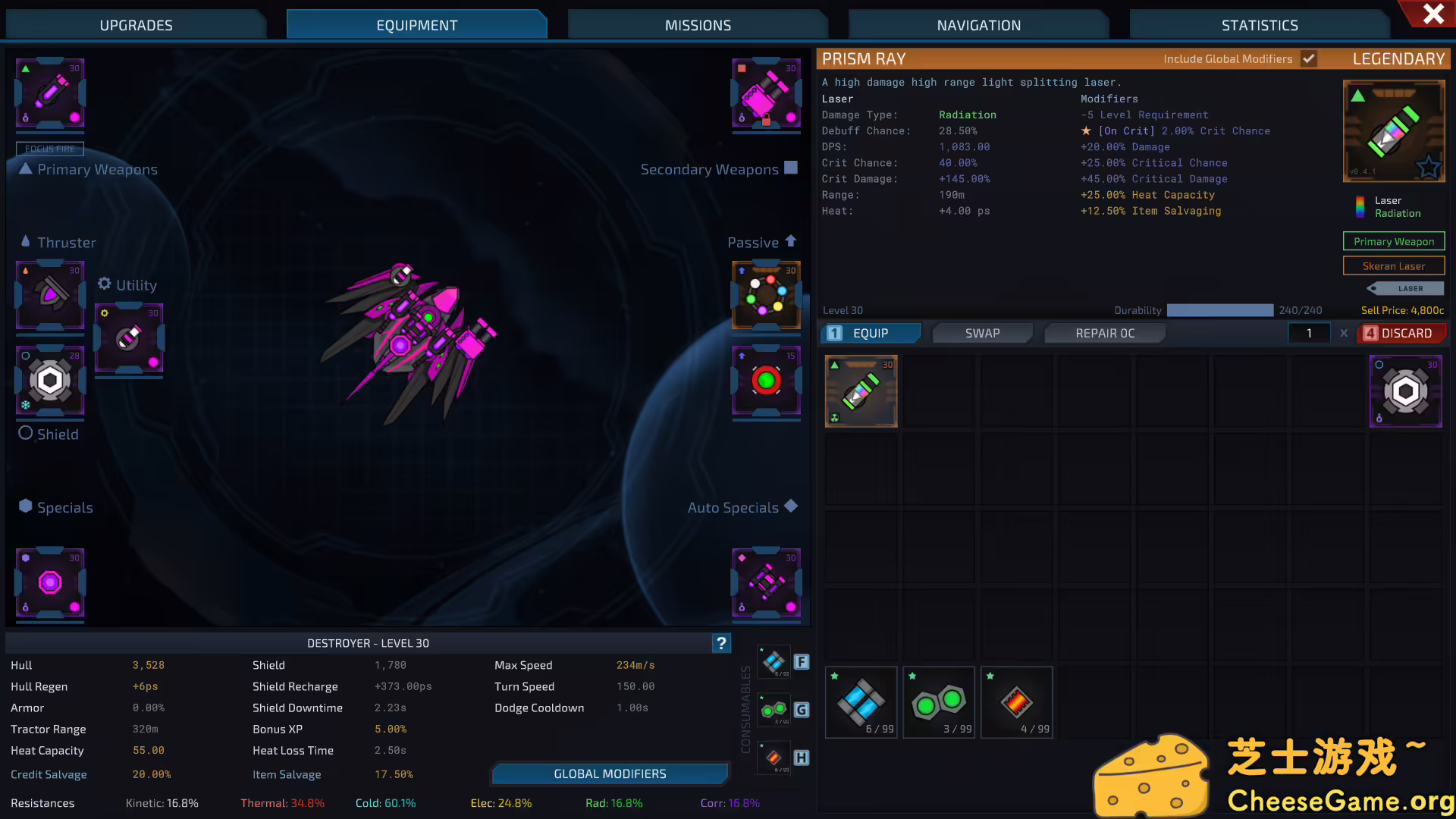Click the purple Specials slot module
1456x819 pixels.
pyautogui.click(x=49, y=583)
